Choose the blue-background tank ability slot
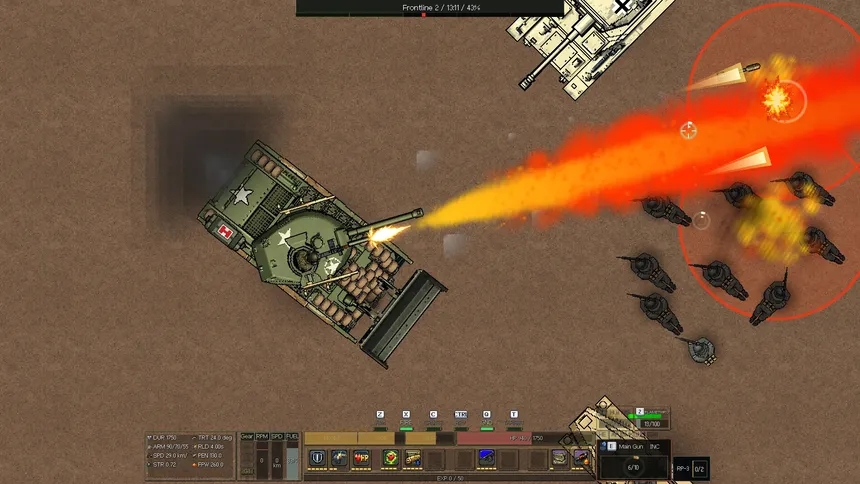Image resolution: width=860 pixels, height=484 pixels. 487,458
